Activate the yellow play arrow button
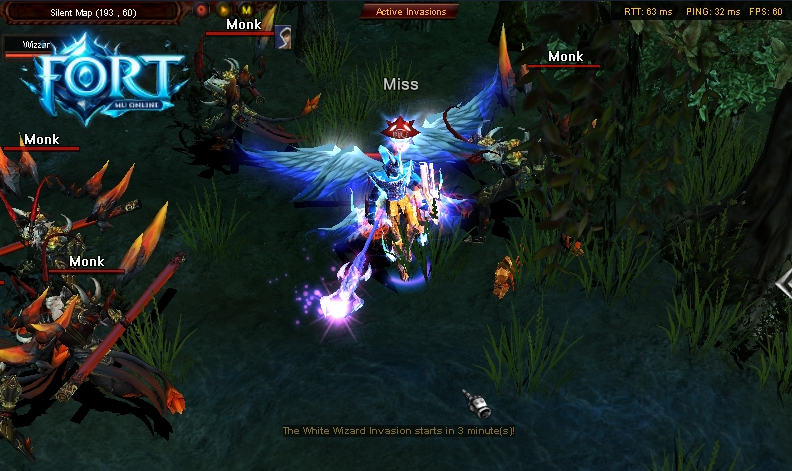This screenshot has width=792, height=471. point(223,10)
